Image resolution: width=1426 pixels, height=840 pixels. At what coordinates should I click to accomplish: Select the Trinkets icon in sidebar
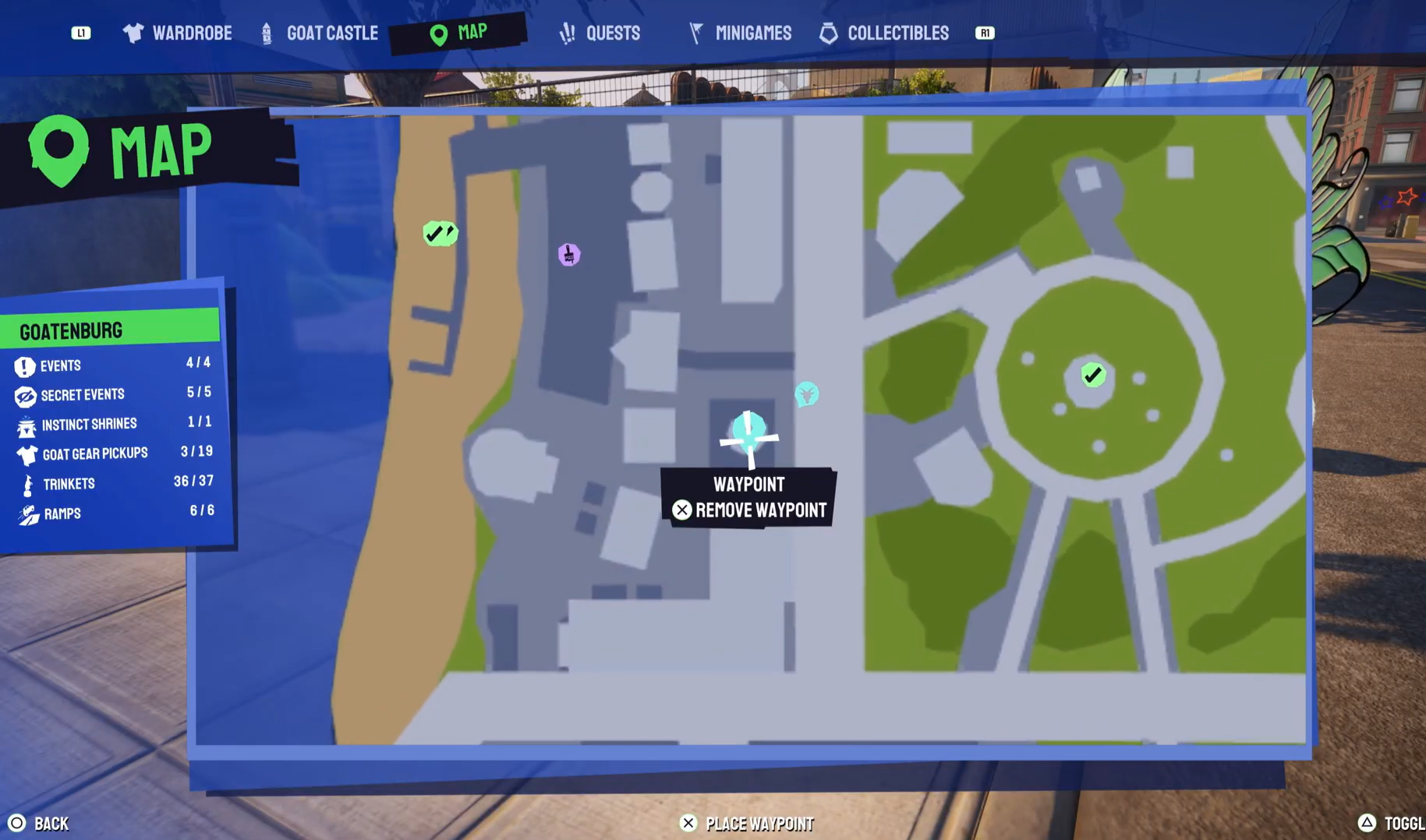(26, 483)
